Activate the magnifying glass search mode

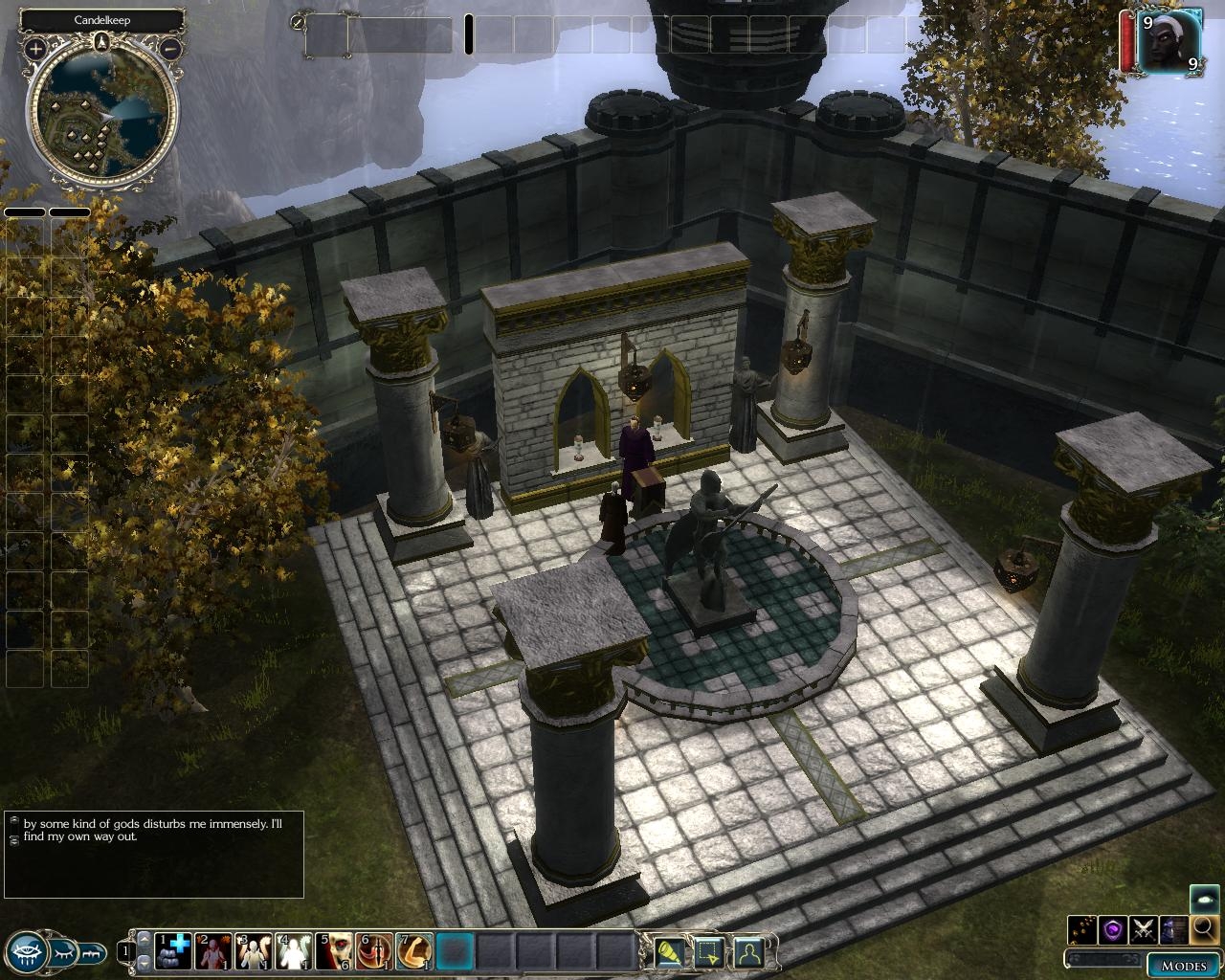1204,928
